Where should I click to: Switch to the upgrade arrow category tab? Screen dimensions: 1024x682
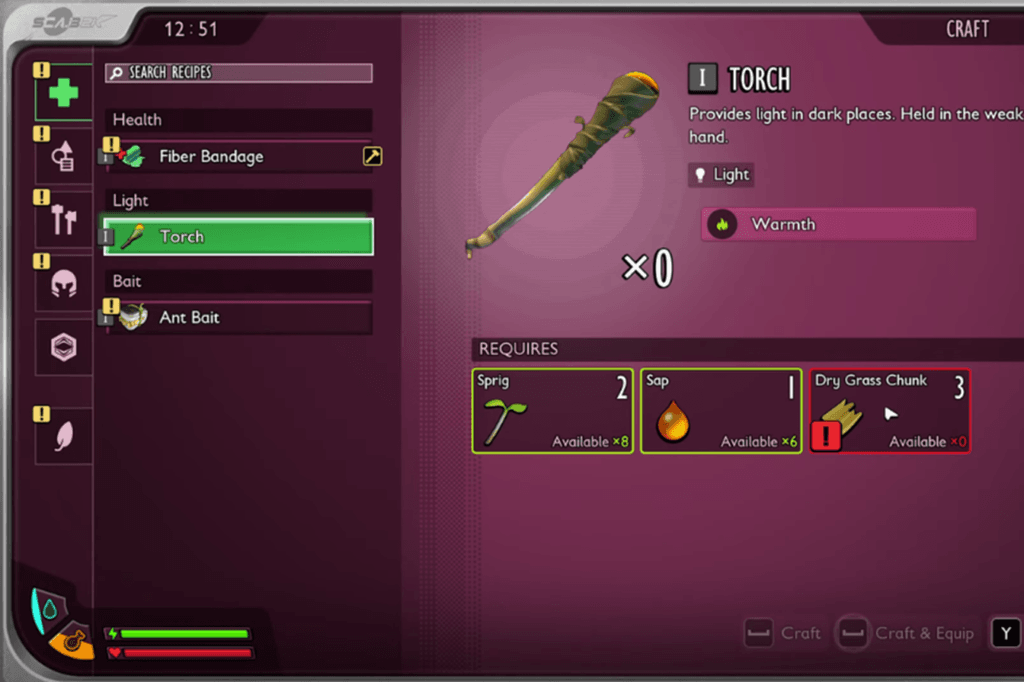click(x=64, y=156)
